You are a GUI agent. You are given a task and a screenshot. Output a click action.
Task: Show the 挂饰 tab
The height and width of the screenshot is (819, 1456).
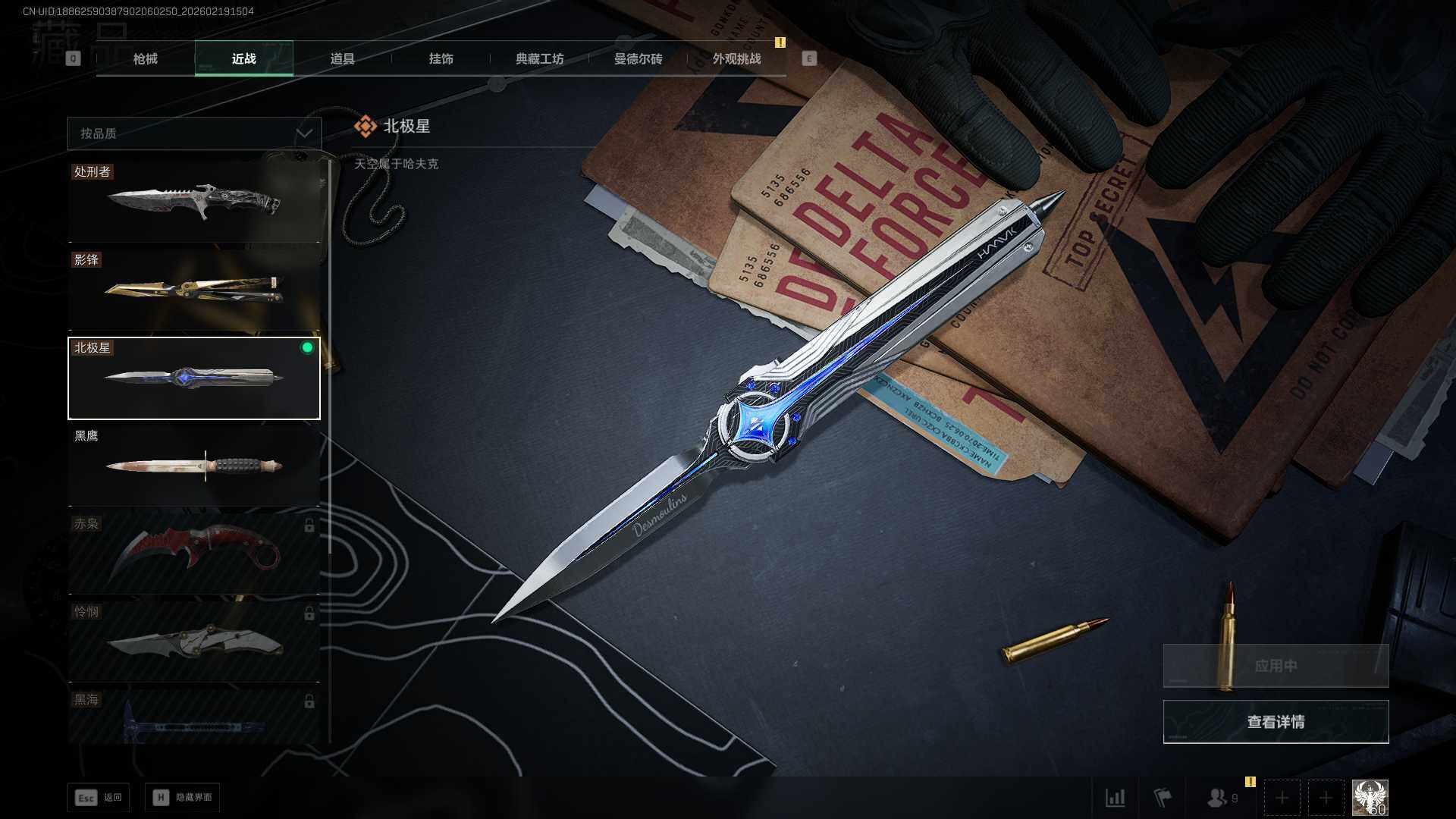pos(441,58)
